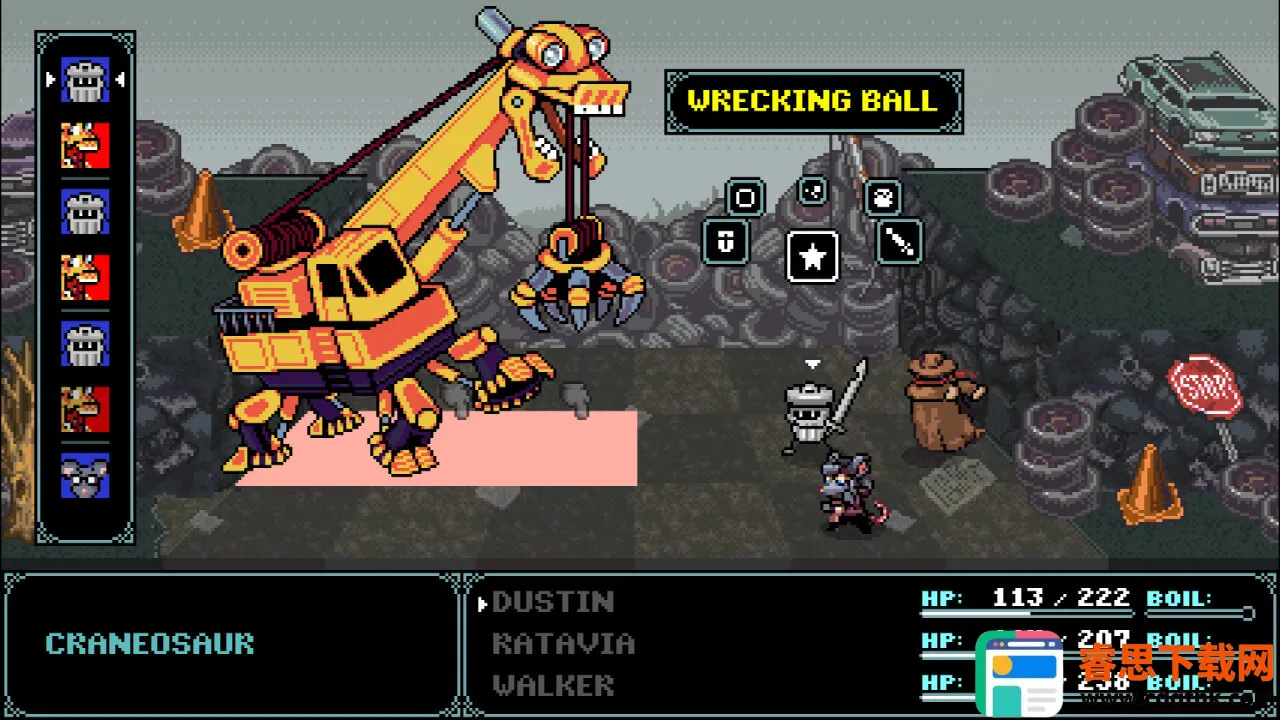Select Walker in the party list
Screen dimensions: 1280x720
pos(553,685)
